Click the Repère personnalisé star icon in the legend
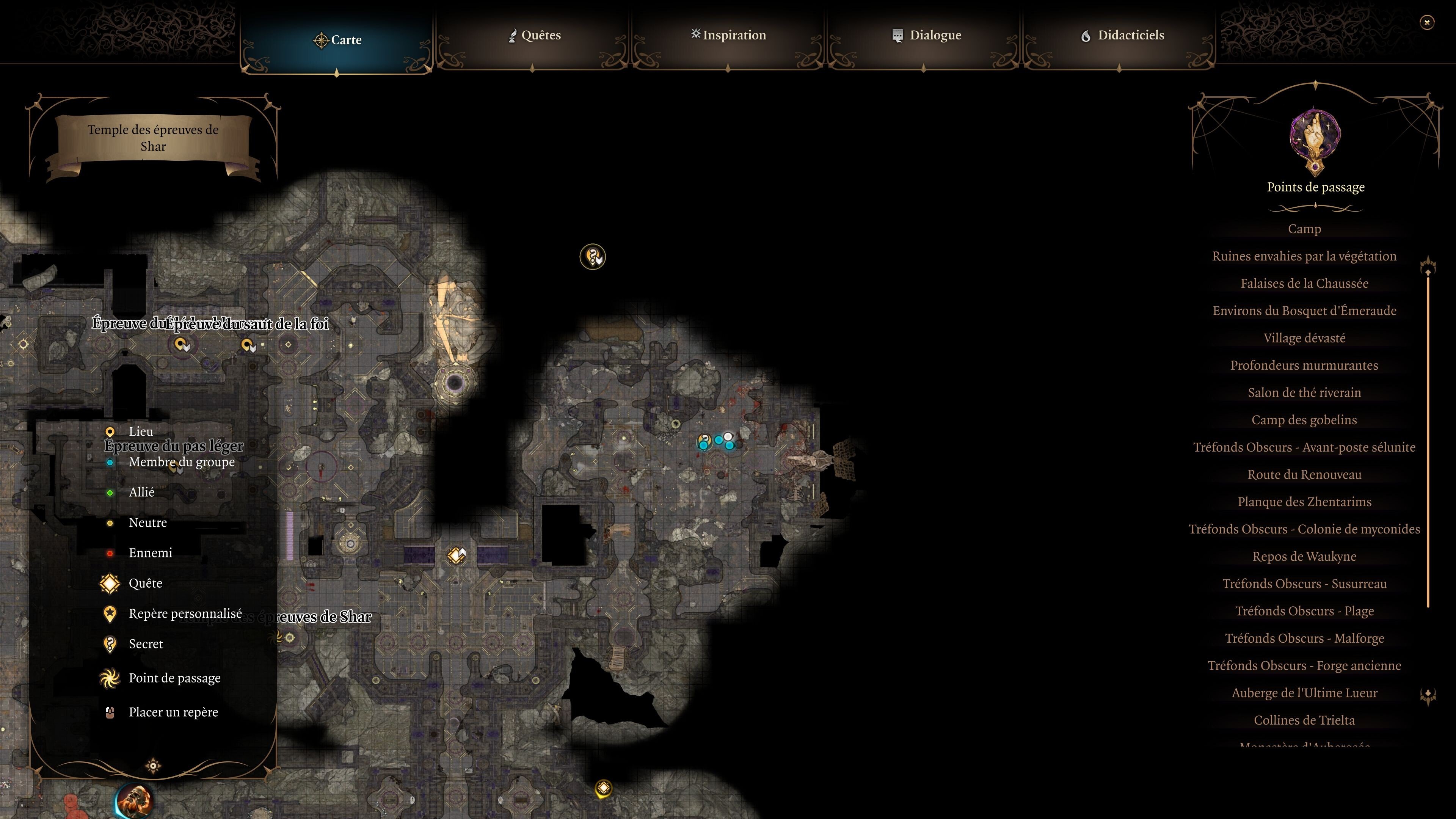The width and height of the screenshot is (1456, 819). click(110, 613)
